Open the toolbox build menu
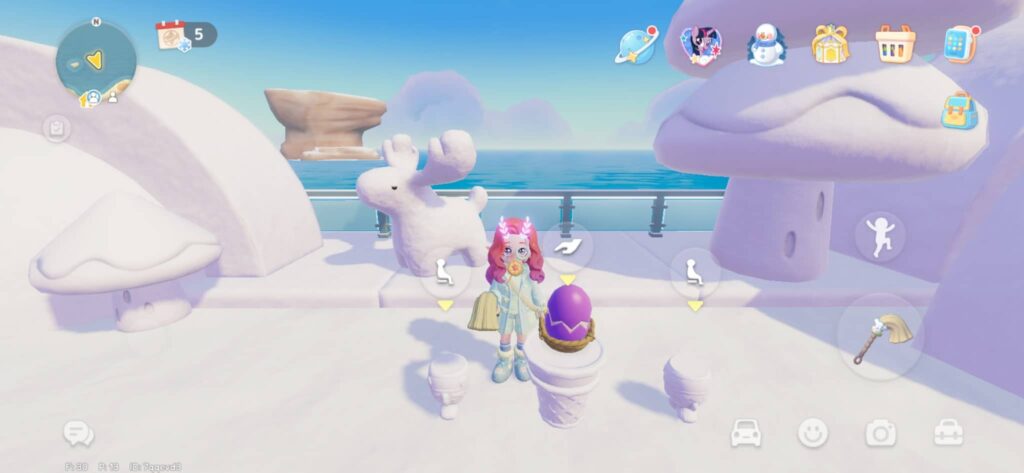 (947, 433)
